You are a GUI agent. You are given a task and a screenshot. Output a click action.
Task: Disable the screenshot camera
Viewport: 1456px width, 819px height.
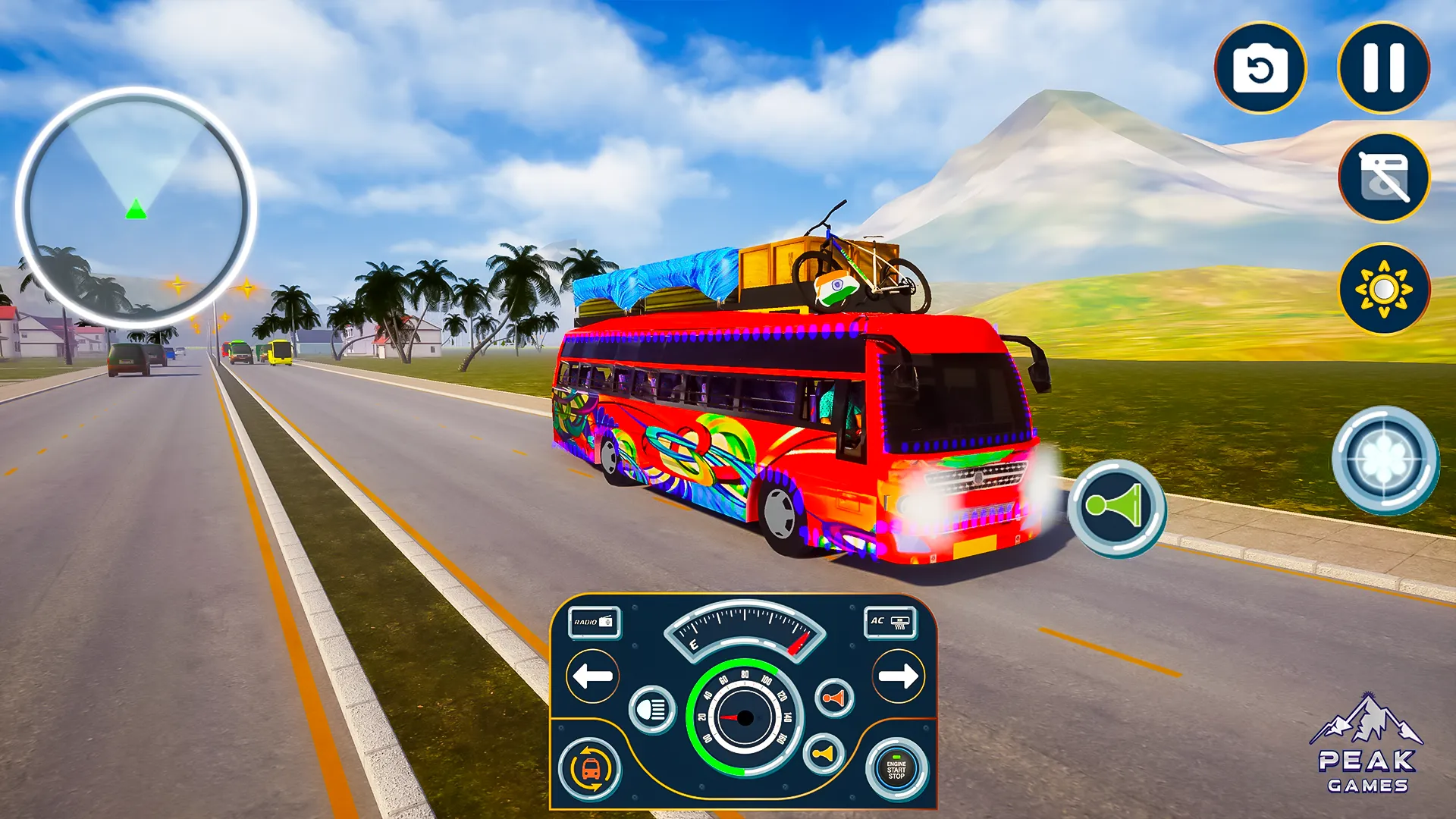coord(1382,176)
